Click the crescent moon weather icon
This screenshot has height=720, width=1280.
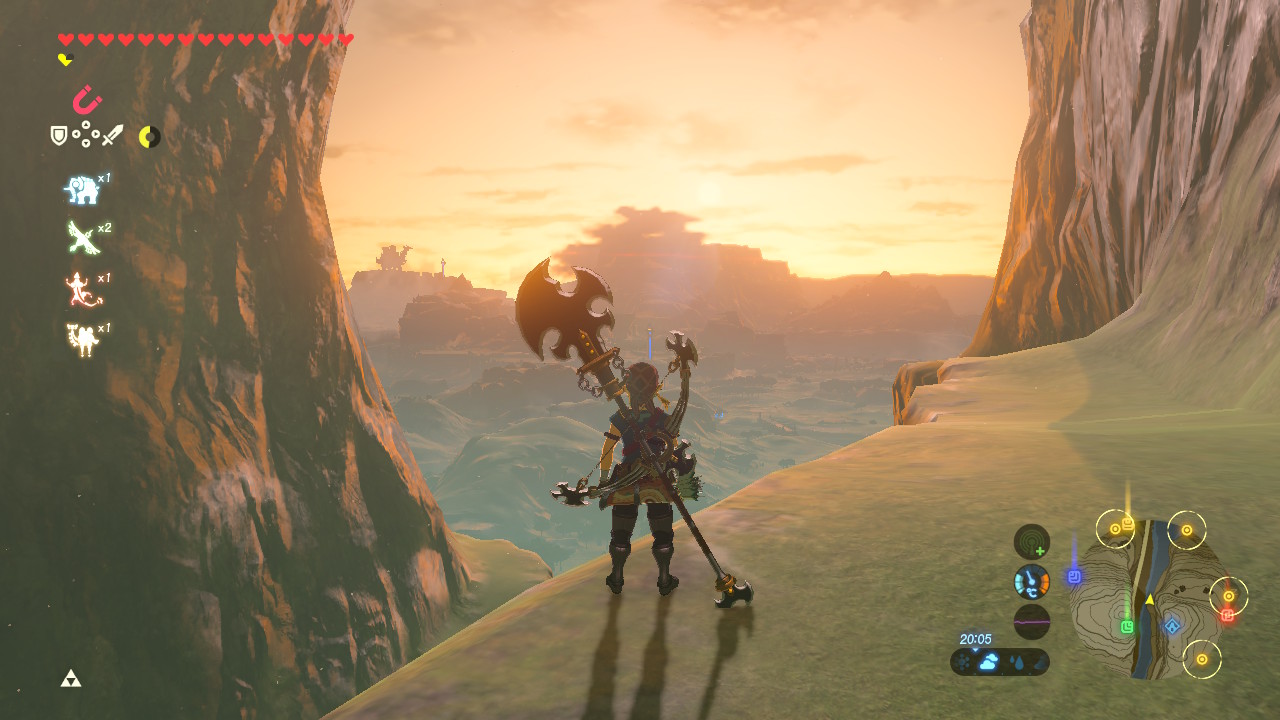1040,661
